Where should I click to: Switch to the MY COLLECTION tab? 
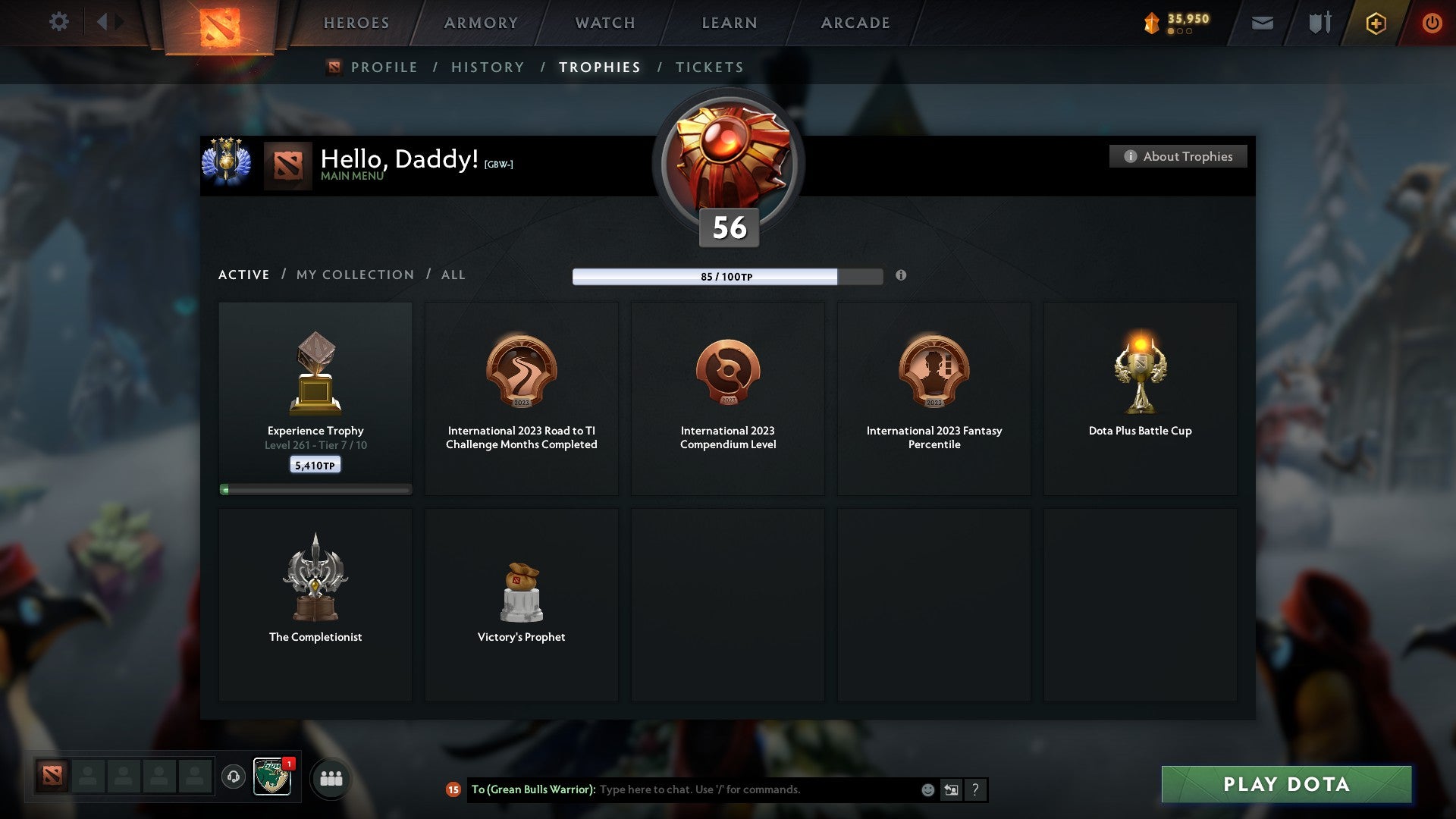tap(353, 275)
